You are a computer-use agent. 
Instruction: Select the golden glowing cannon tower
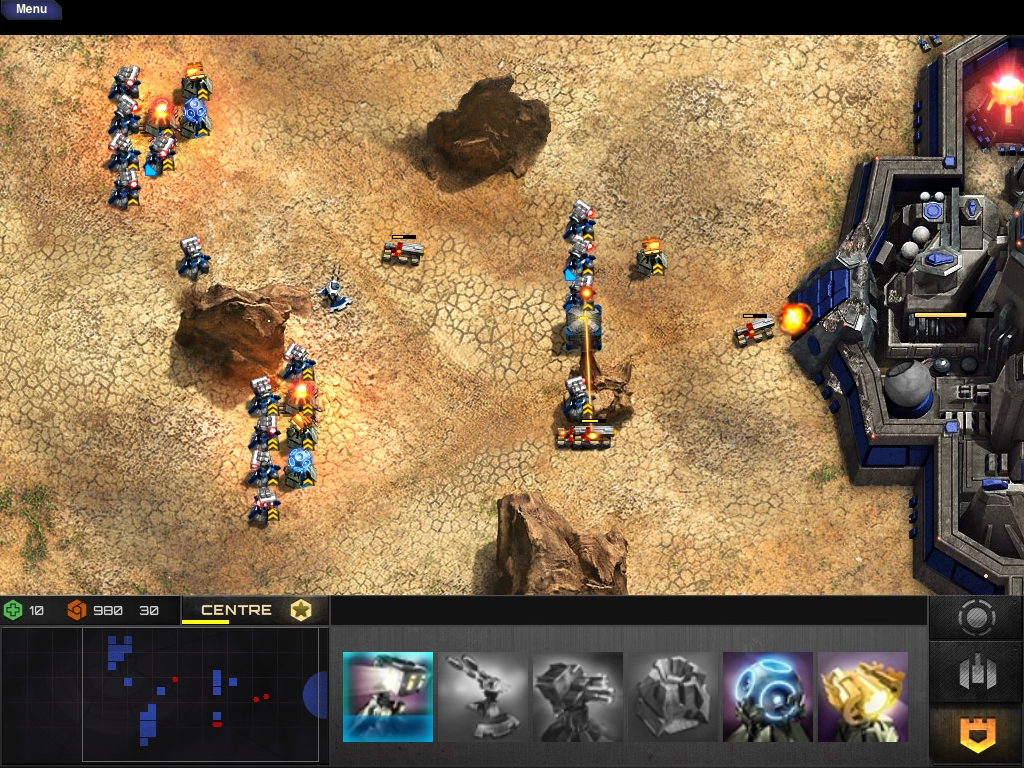(x=863, y=697)
